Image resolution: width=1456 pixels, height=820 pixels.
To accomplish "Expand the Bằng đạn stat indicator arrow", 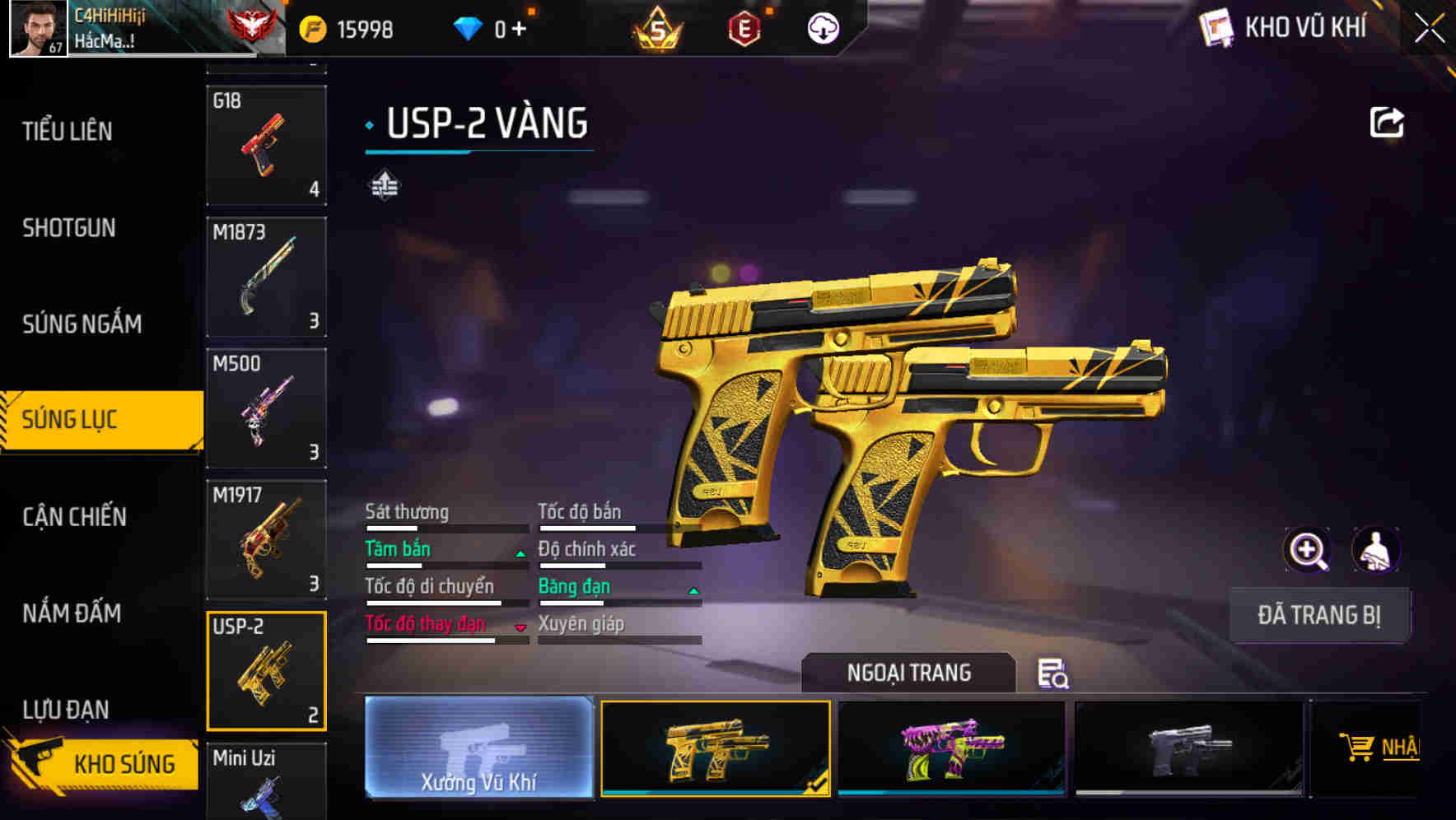I will (693, 590).
